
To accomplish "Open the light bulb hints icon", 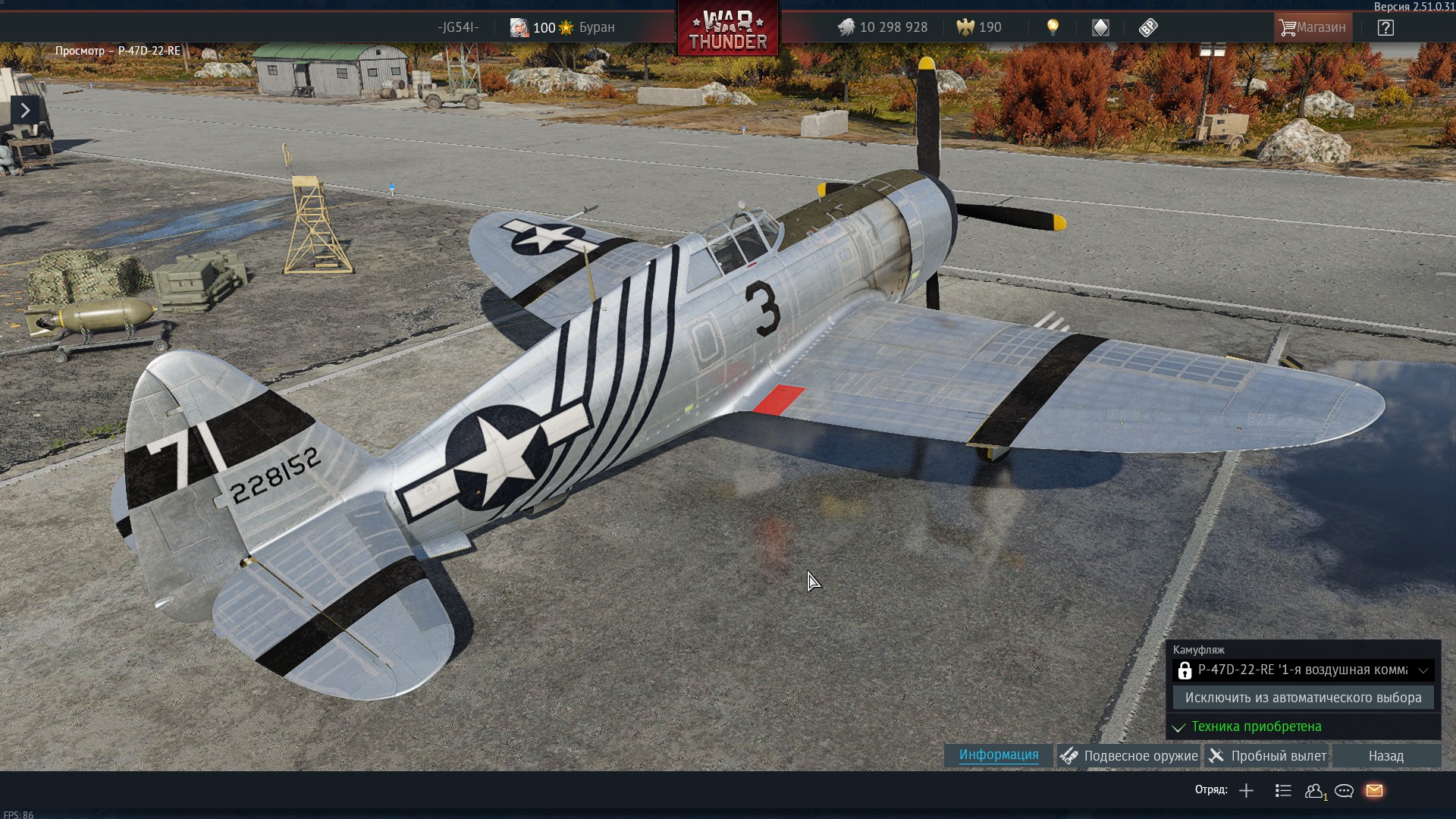I will coord(1053,28).
